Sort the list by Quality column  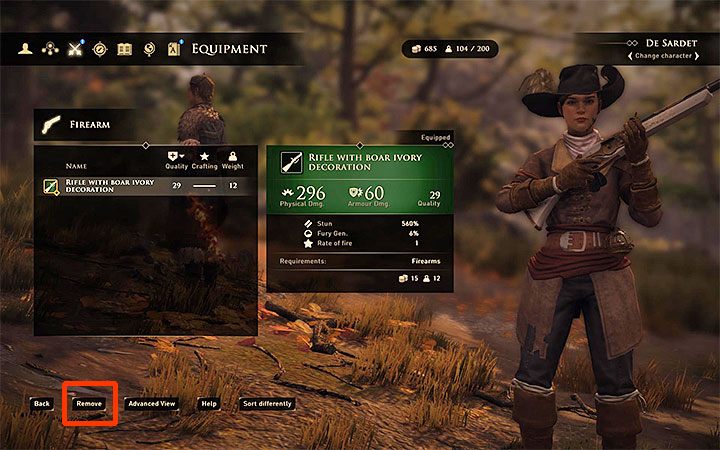coord(176,160)
